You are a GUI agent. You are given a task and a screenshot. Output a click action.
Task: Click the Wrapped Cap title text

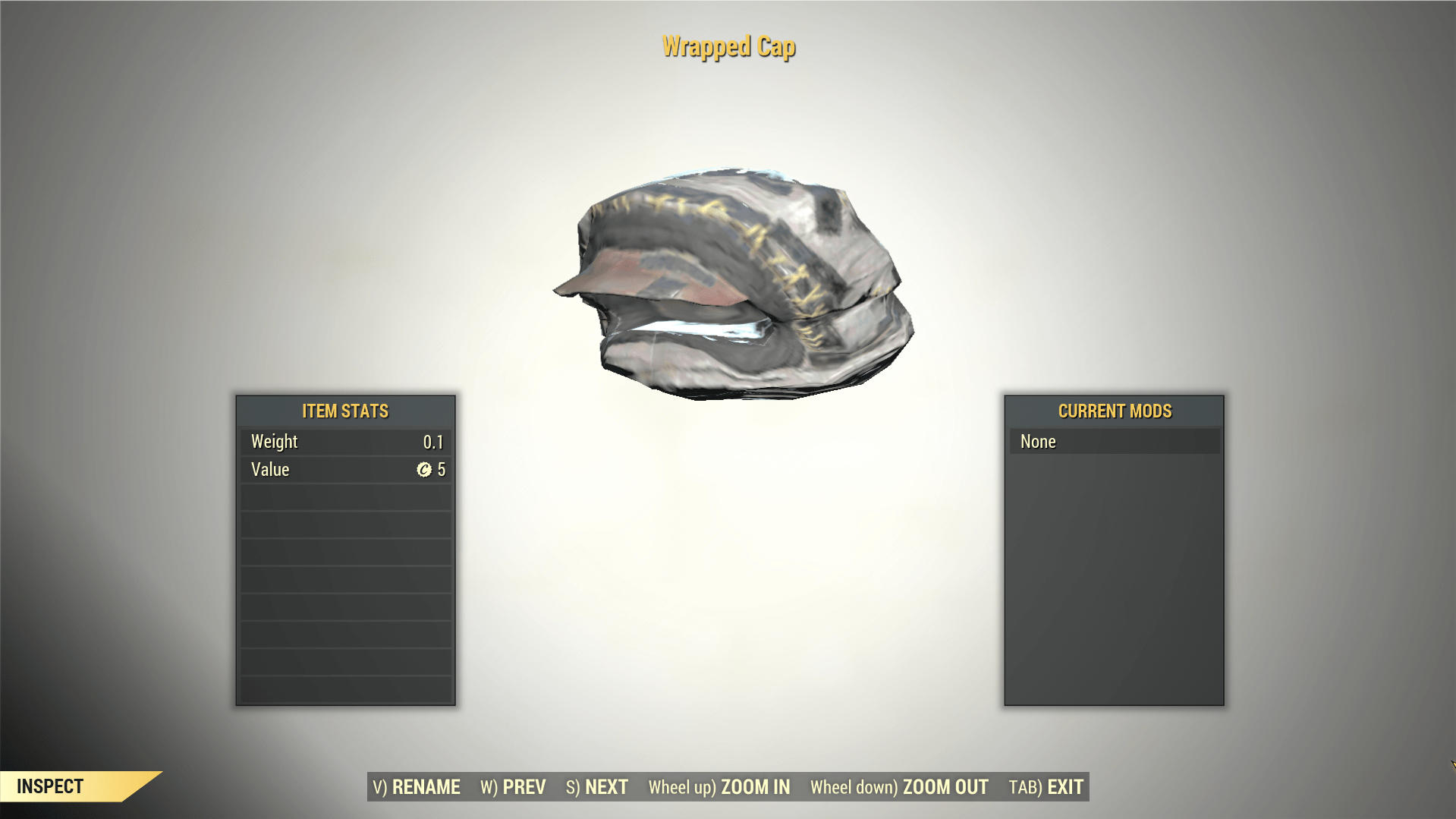pos(728,47)
